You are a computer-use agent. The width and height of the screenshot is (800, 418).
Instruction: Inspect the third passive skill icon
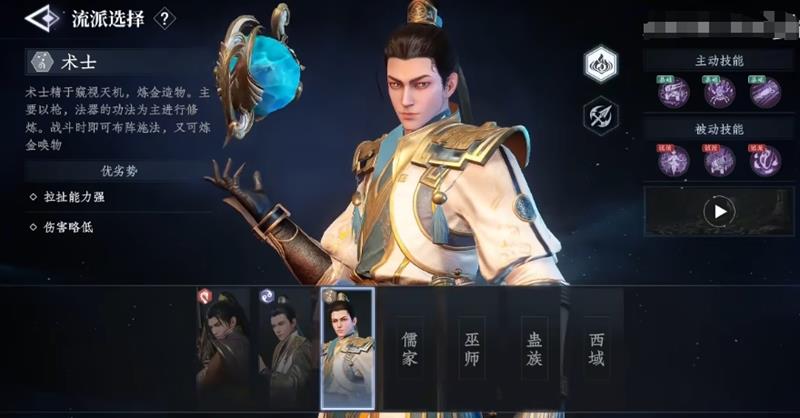pos(765,160)
